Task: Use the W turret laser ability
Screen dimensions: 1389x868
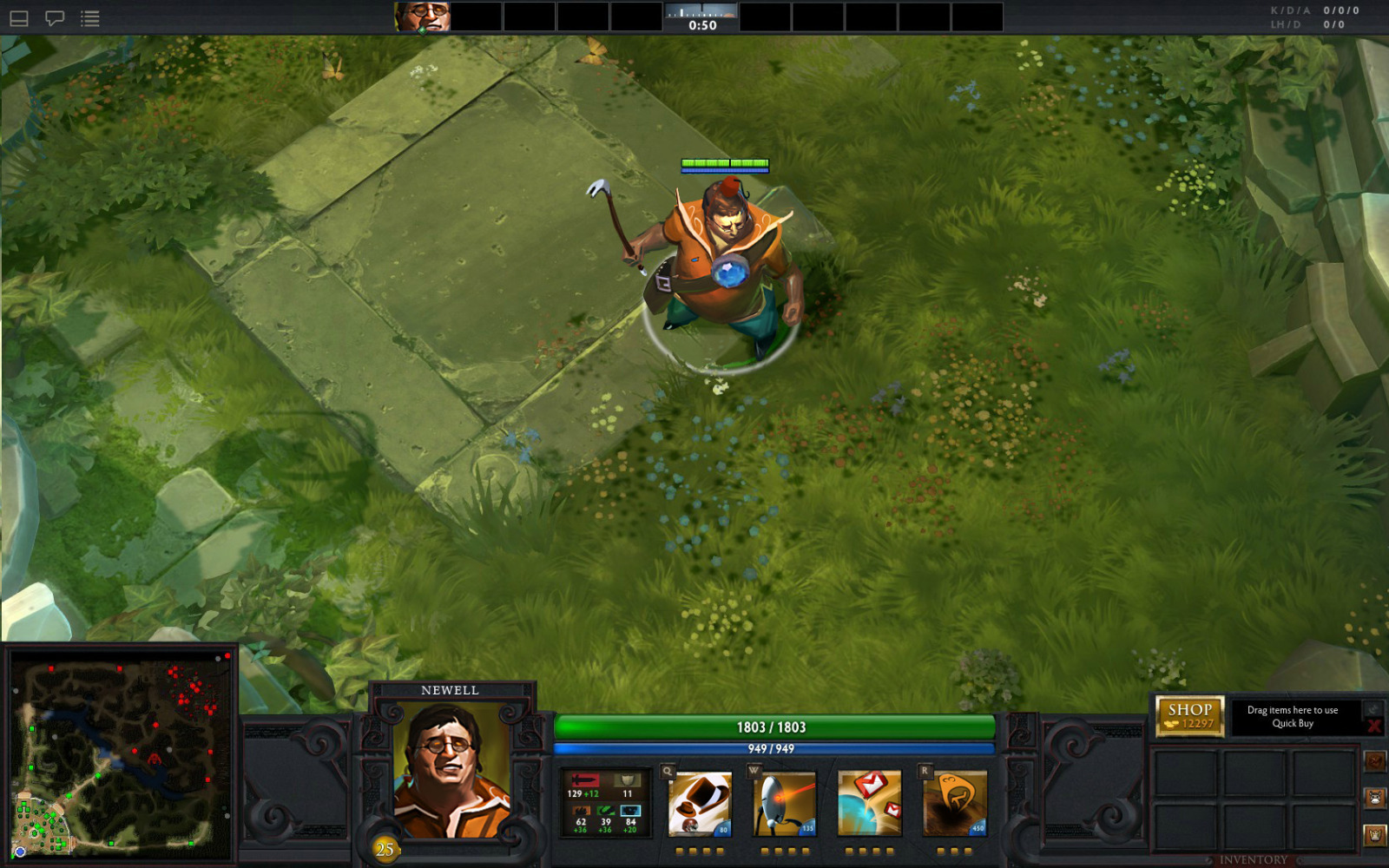Action: pos(785,804)
